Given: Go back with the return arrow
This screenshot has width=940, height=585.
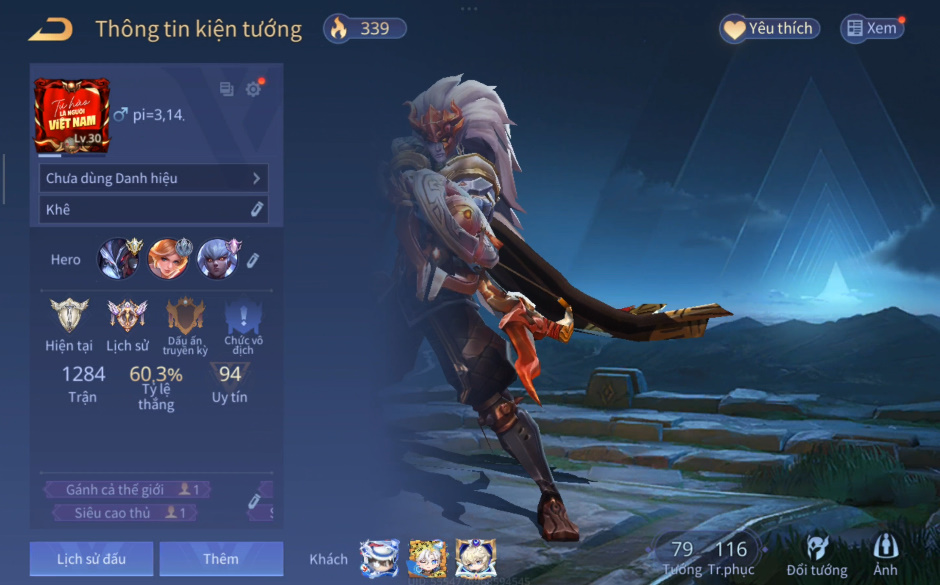Looking at the screenshot, I should tap(50, 29).
